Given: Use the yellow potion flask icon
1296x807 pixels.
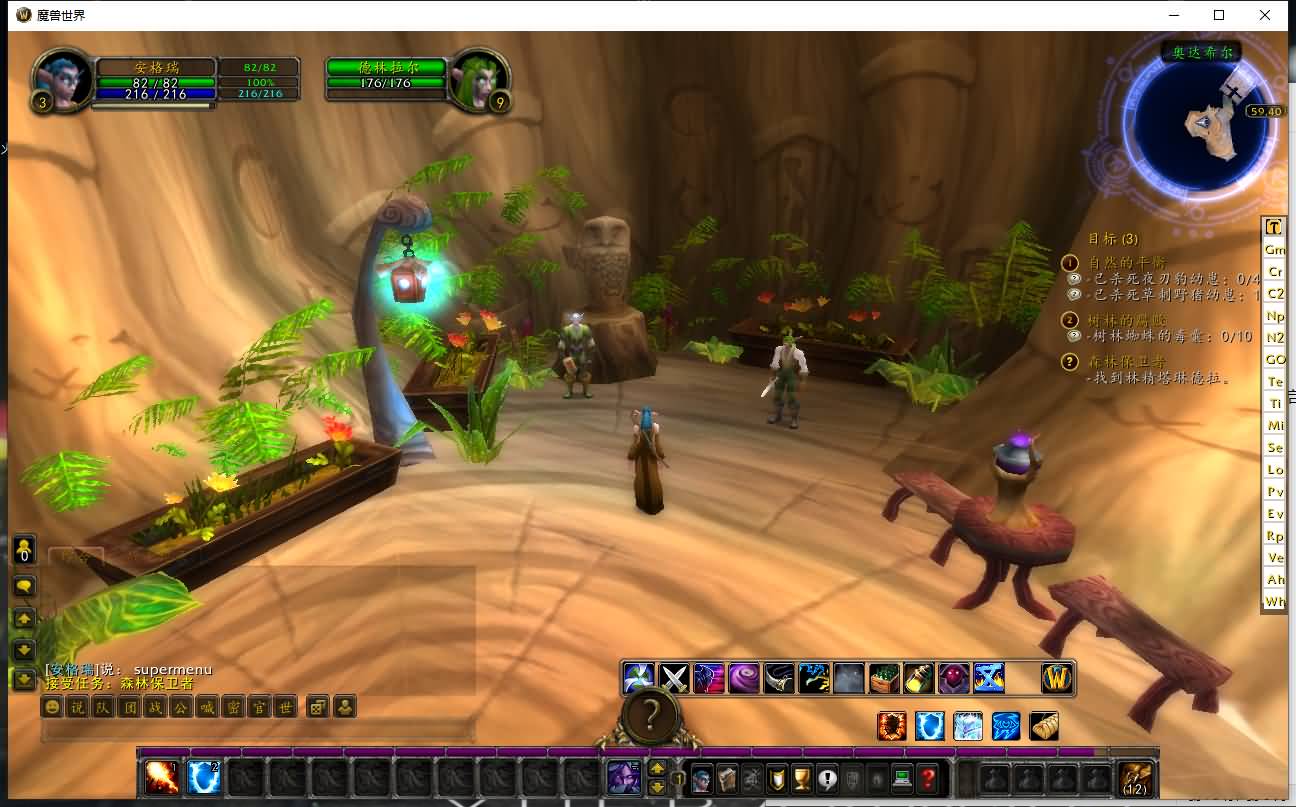Looking at the screenshot, I should [919, 678].
